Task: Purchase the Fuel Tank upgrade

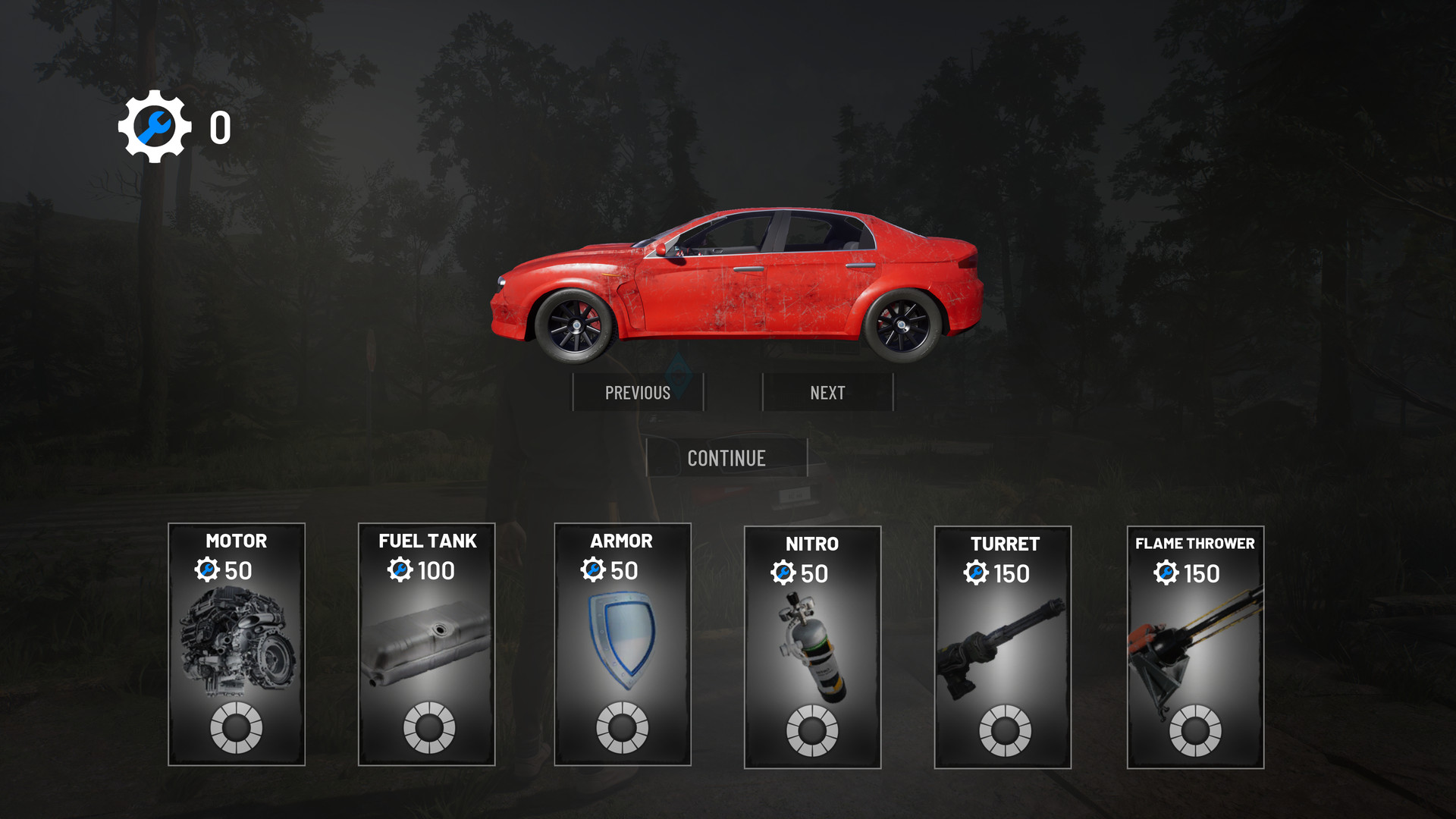Action: 427,644
